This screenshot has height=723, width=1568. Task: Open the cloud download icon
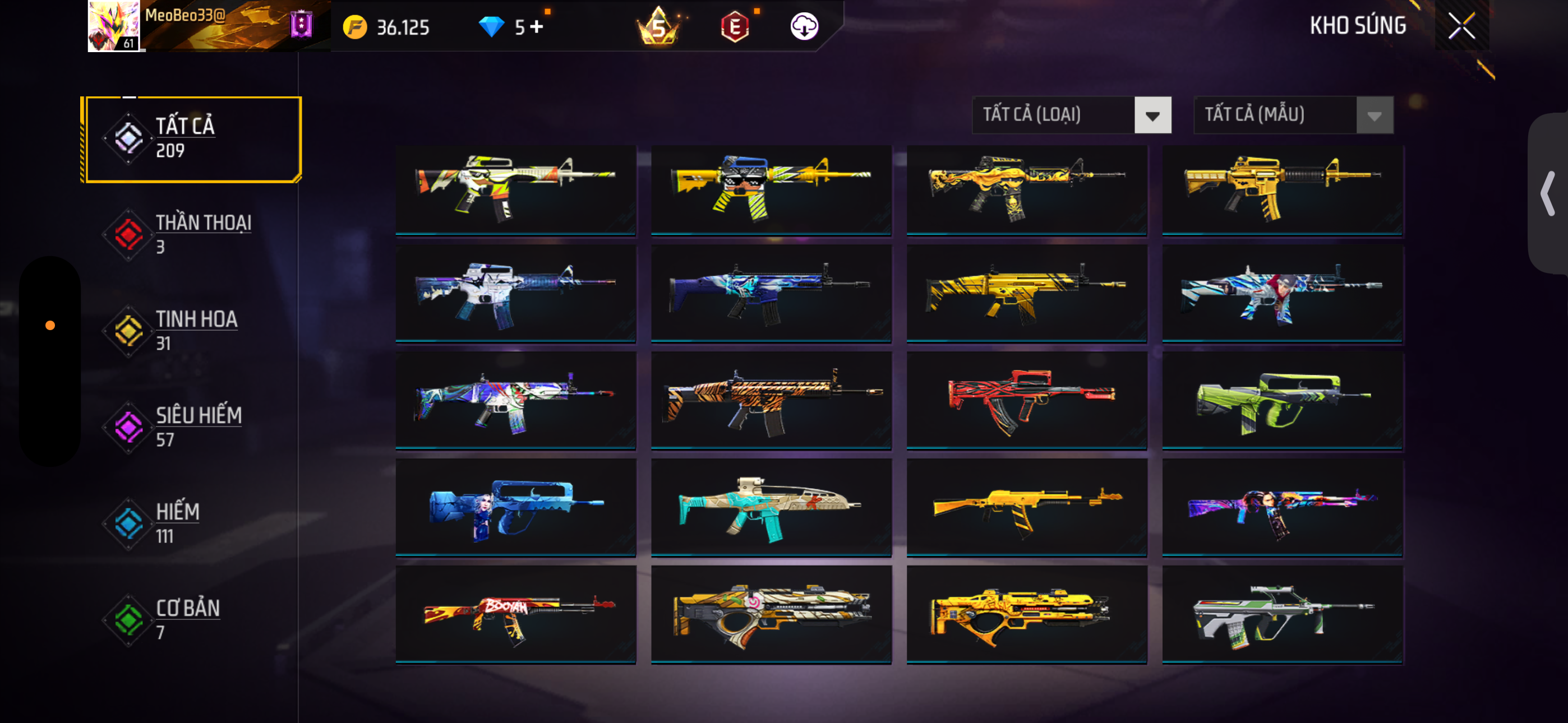[804, 26]
